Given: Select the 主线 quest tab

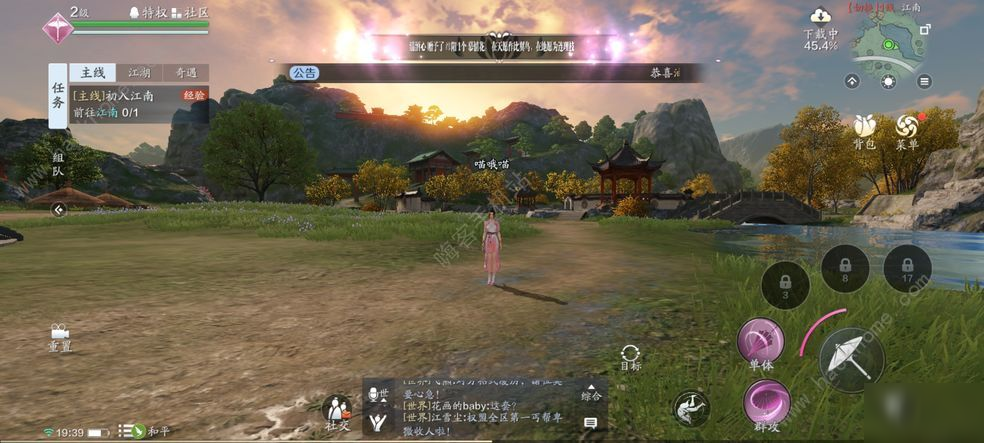Looking at the screenshot, I should (92, 73).
